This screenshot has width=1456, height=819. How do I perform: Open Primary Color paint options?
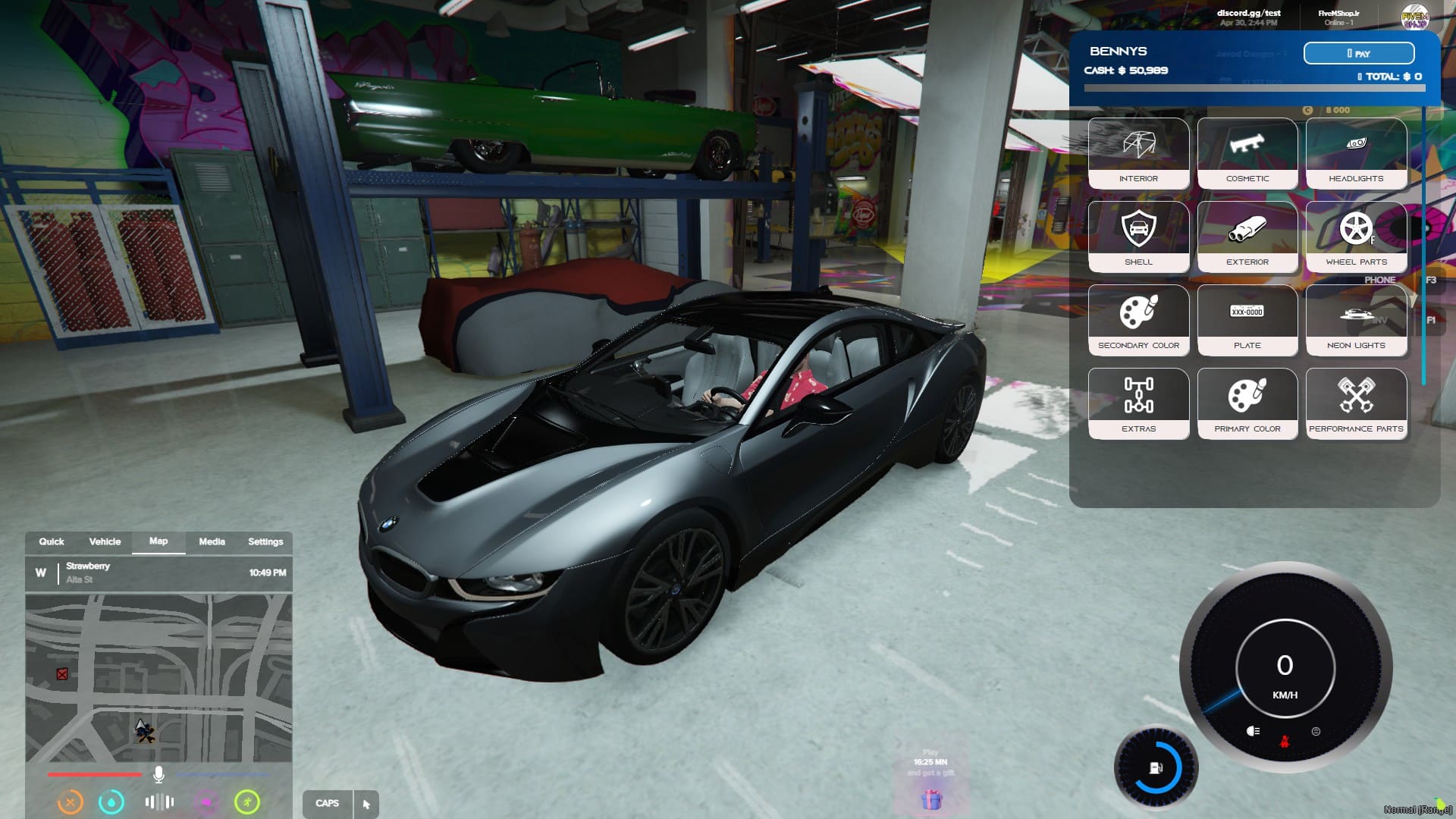tap(1247, 403)
